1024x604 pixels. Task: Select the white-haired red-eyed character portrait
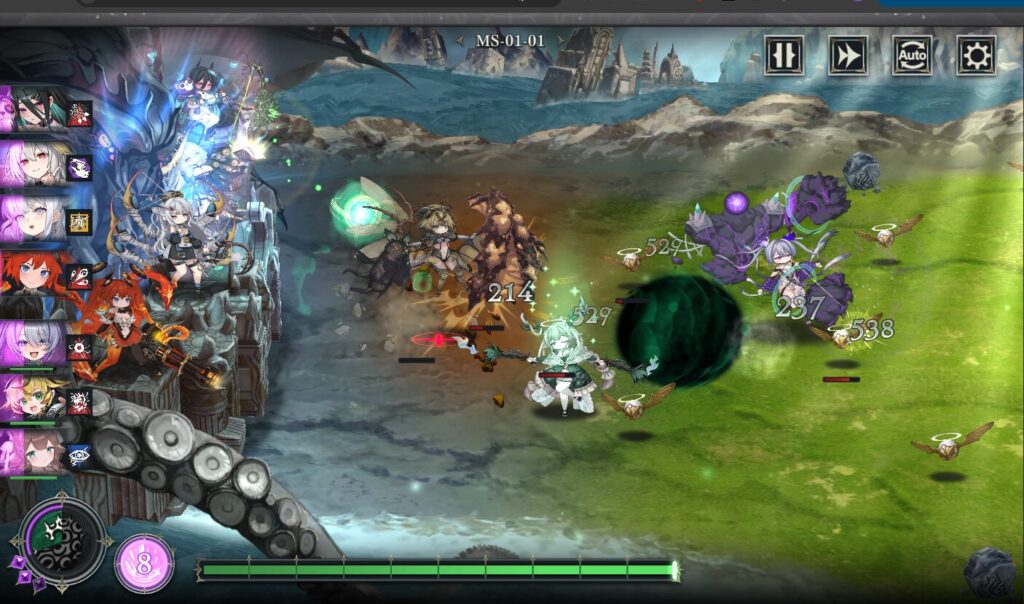click(x=38, y=163)
